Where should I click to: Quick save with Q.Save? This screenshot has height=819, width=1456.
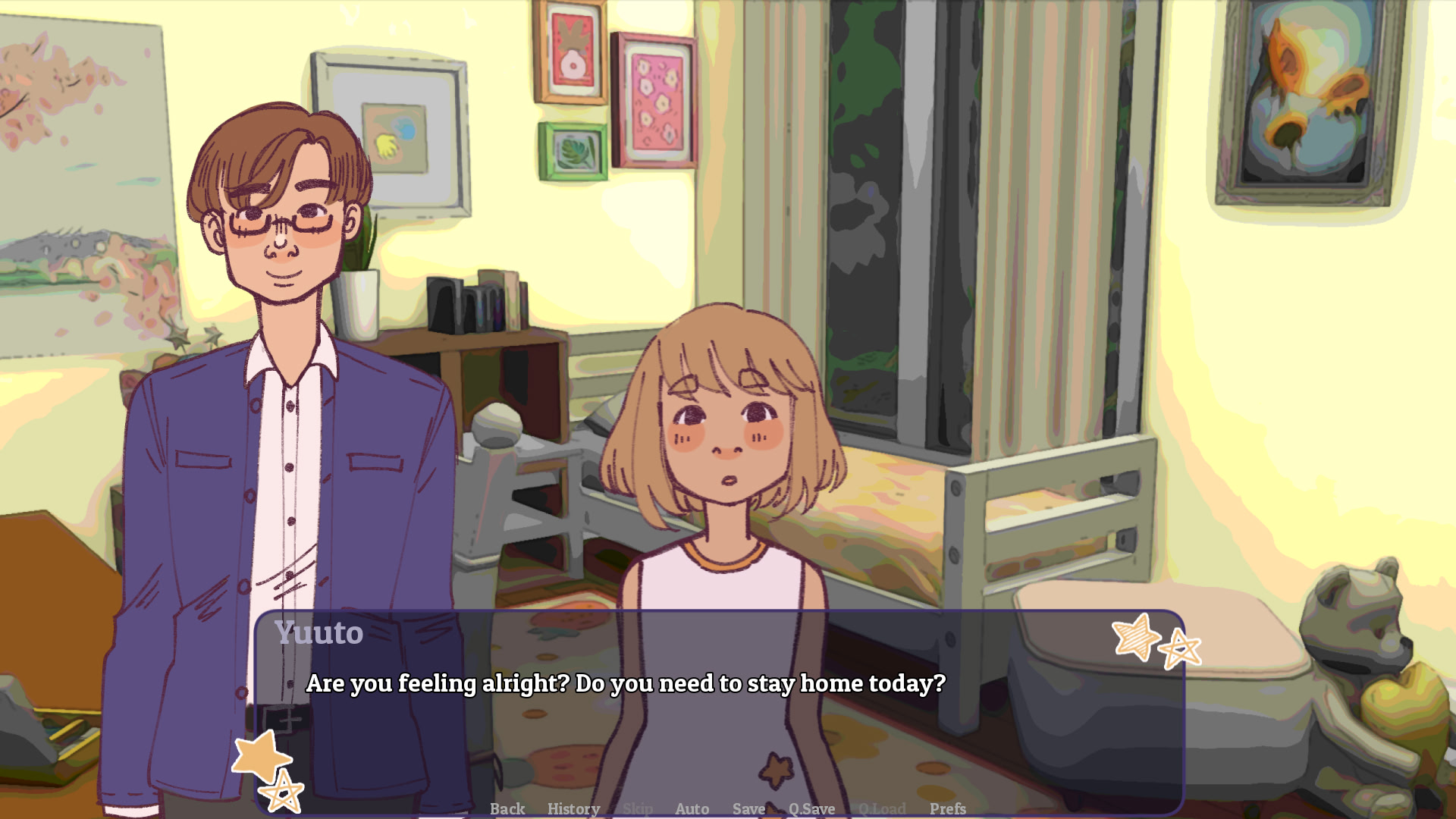811,808
